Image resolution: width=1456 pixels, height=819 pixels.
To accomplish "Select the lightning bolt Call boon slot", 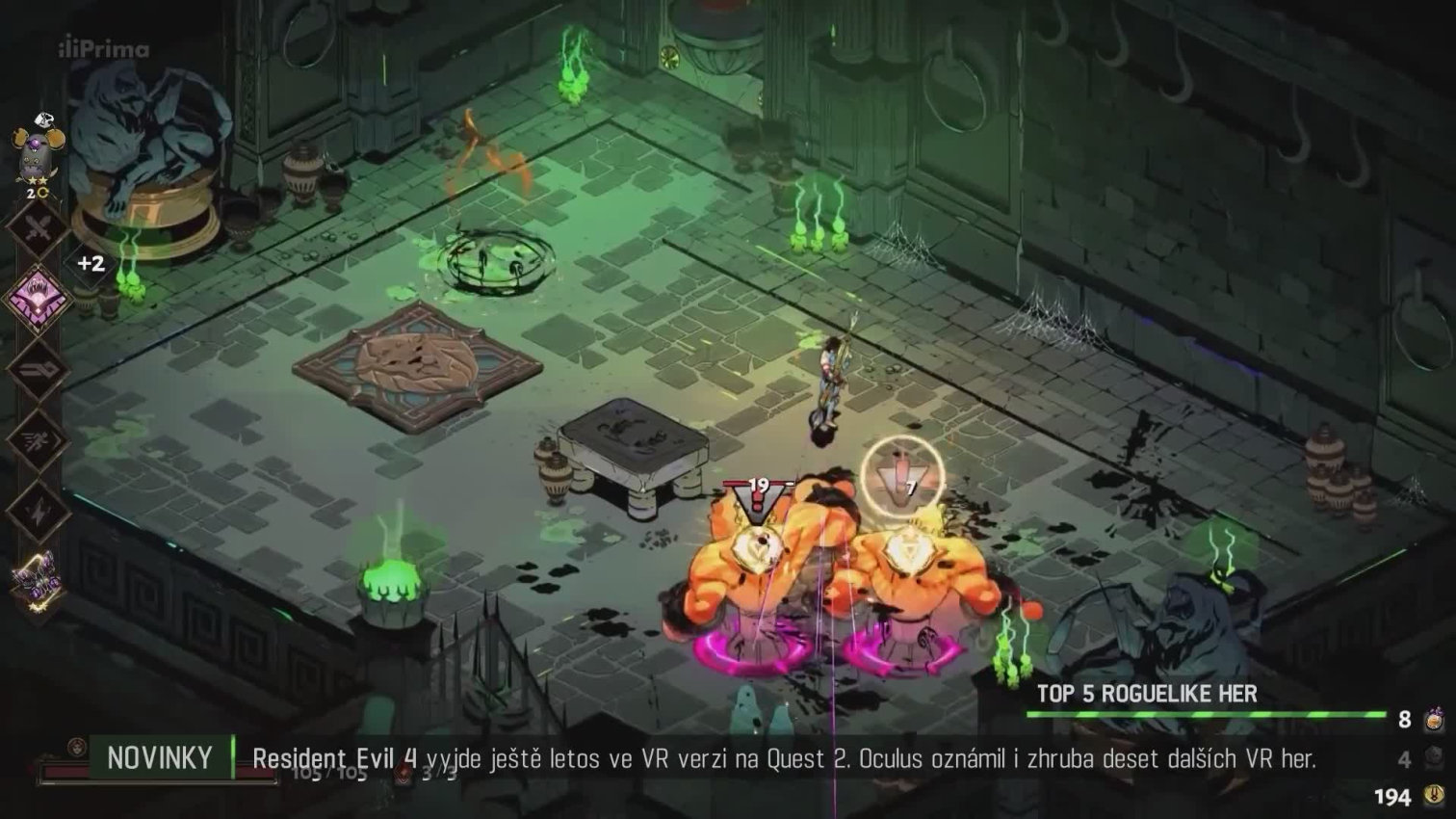I will point(38,510).
